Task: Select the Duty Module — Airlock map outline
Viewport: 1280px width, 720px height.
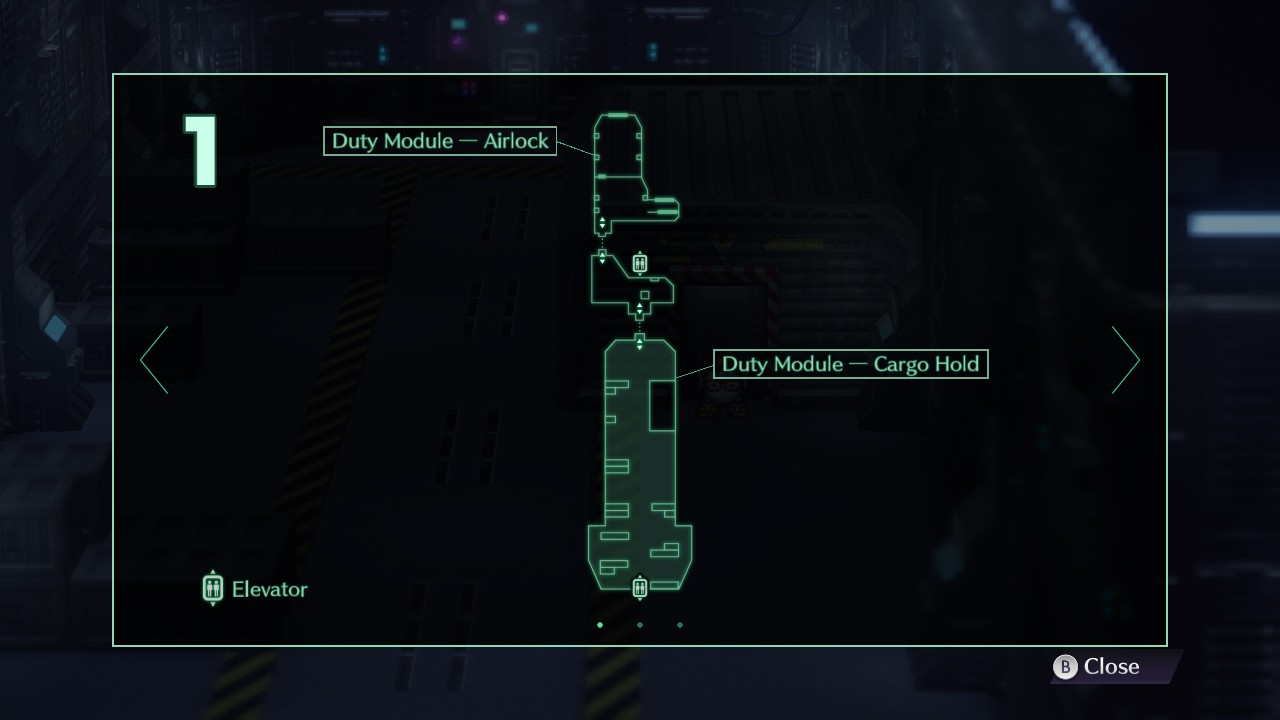Action: click(x=620, y=150)
